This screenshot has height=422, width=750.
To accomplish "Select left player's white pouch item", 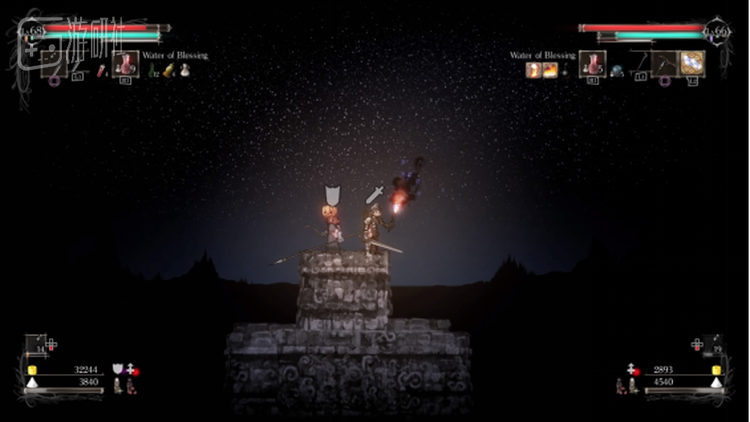I will click(x=183, y=70).
